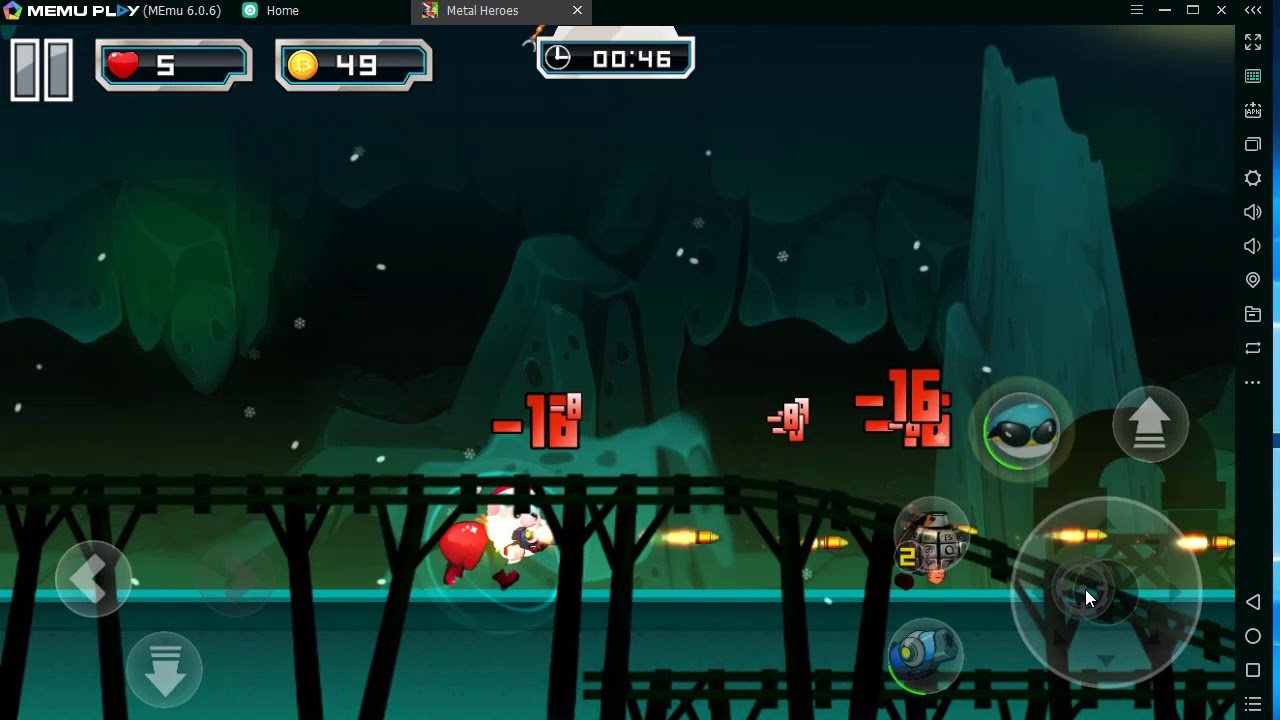This screenshot has height=720, width=1280.
Task: Click the Android home circle button
Action: coord(1253,636)
